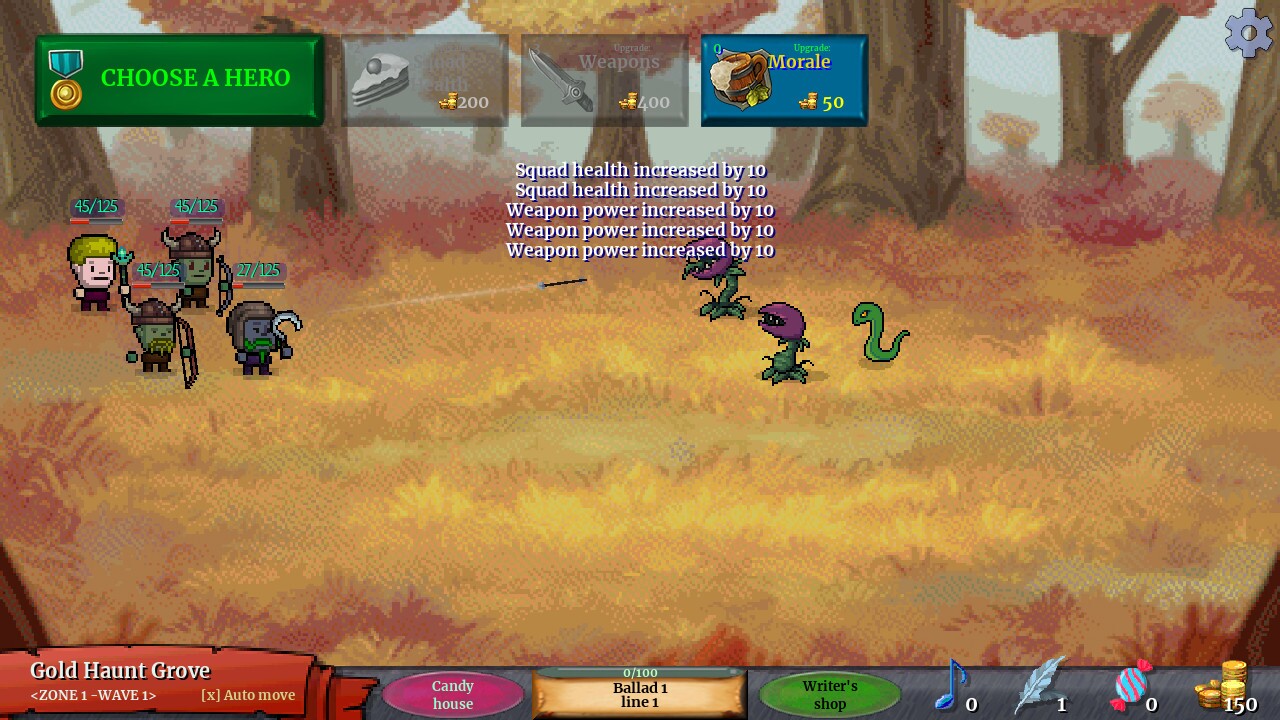Open the Candy house panel
1280x720 pixels.
pyautogui.click(x=452, y=694)
